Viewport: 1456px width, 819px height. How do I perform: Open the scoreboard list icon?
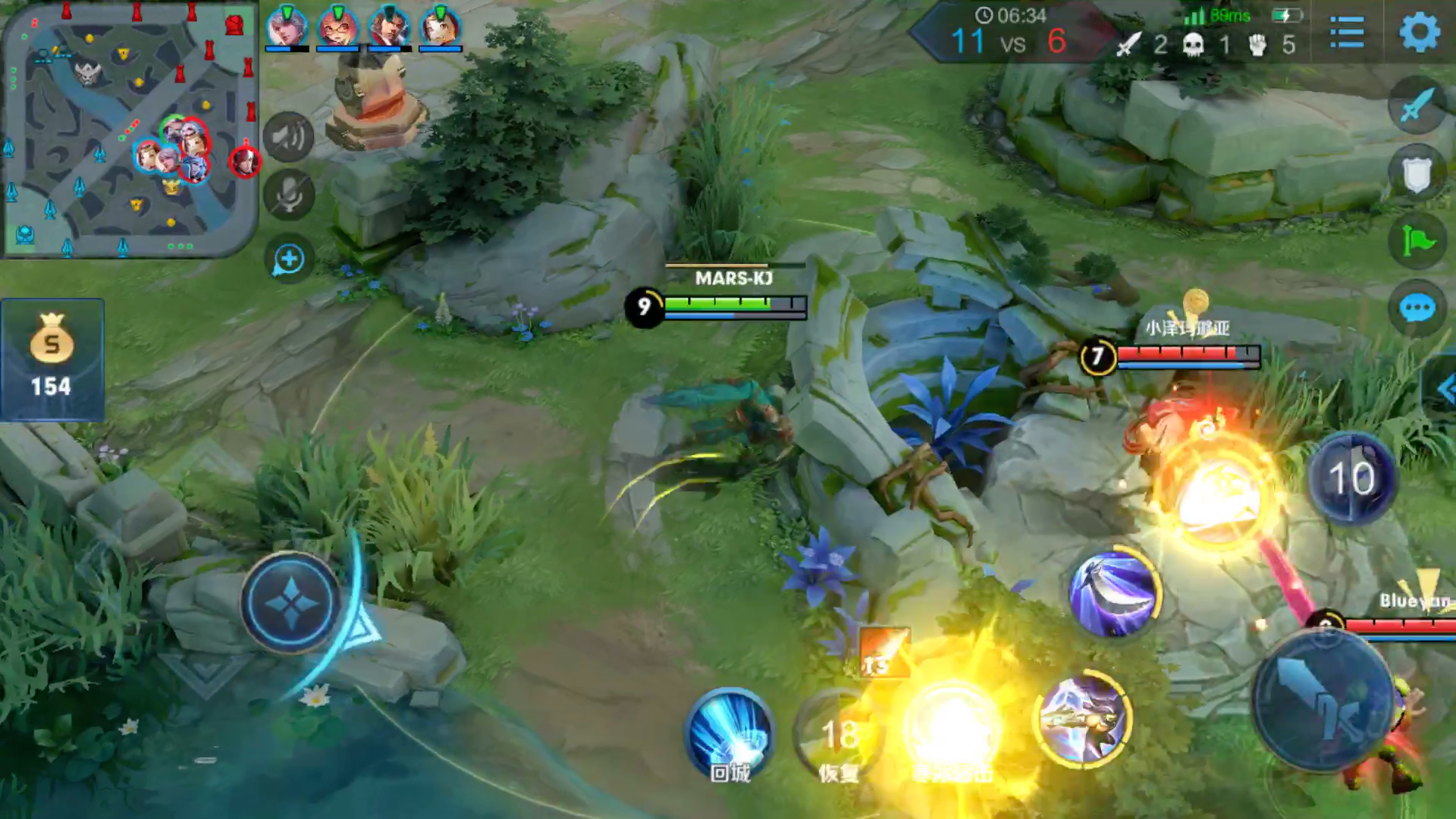click(1348, 33)
